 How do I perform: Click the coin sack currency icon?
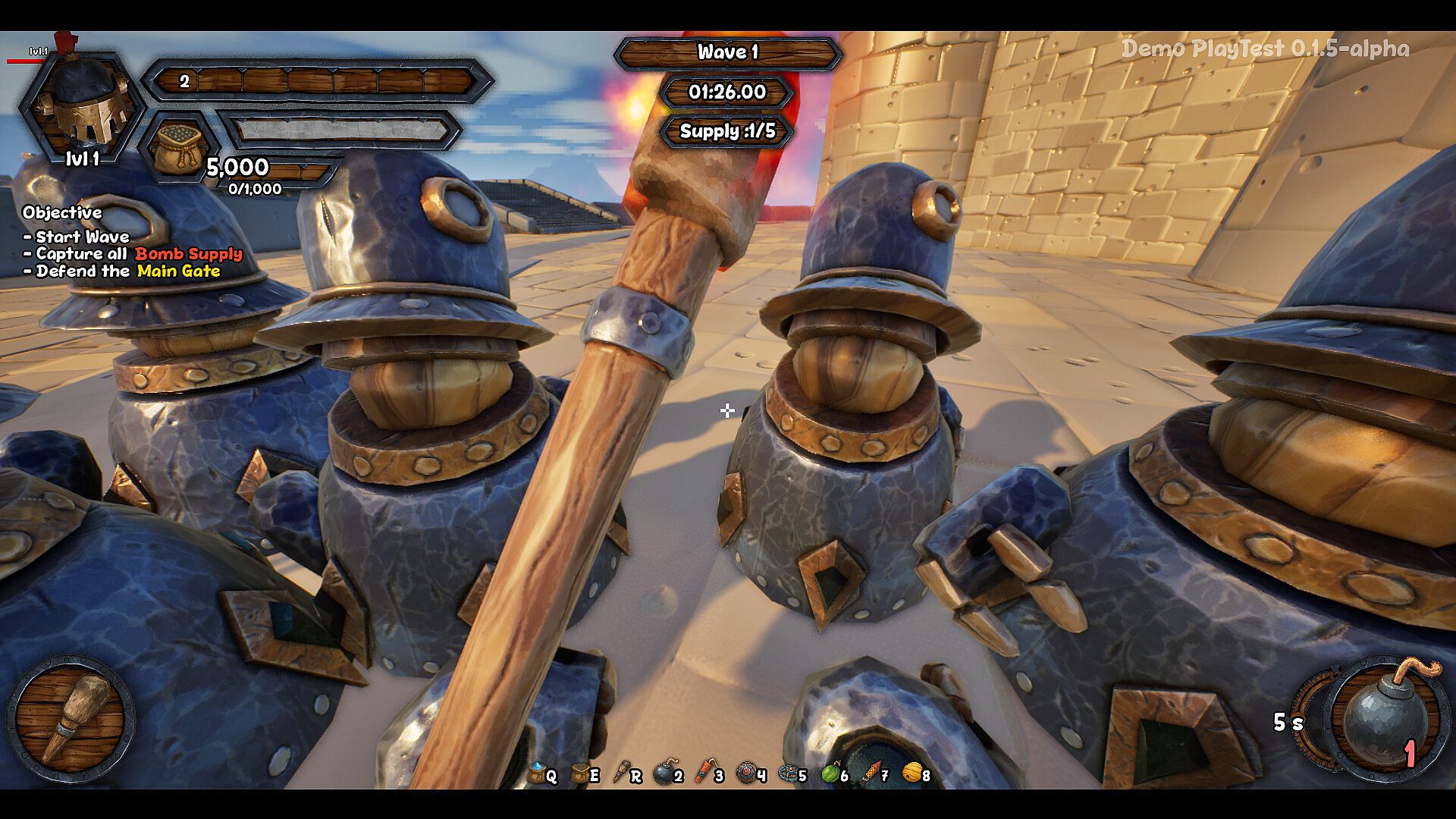(x=179, y=148)
